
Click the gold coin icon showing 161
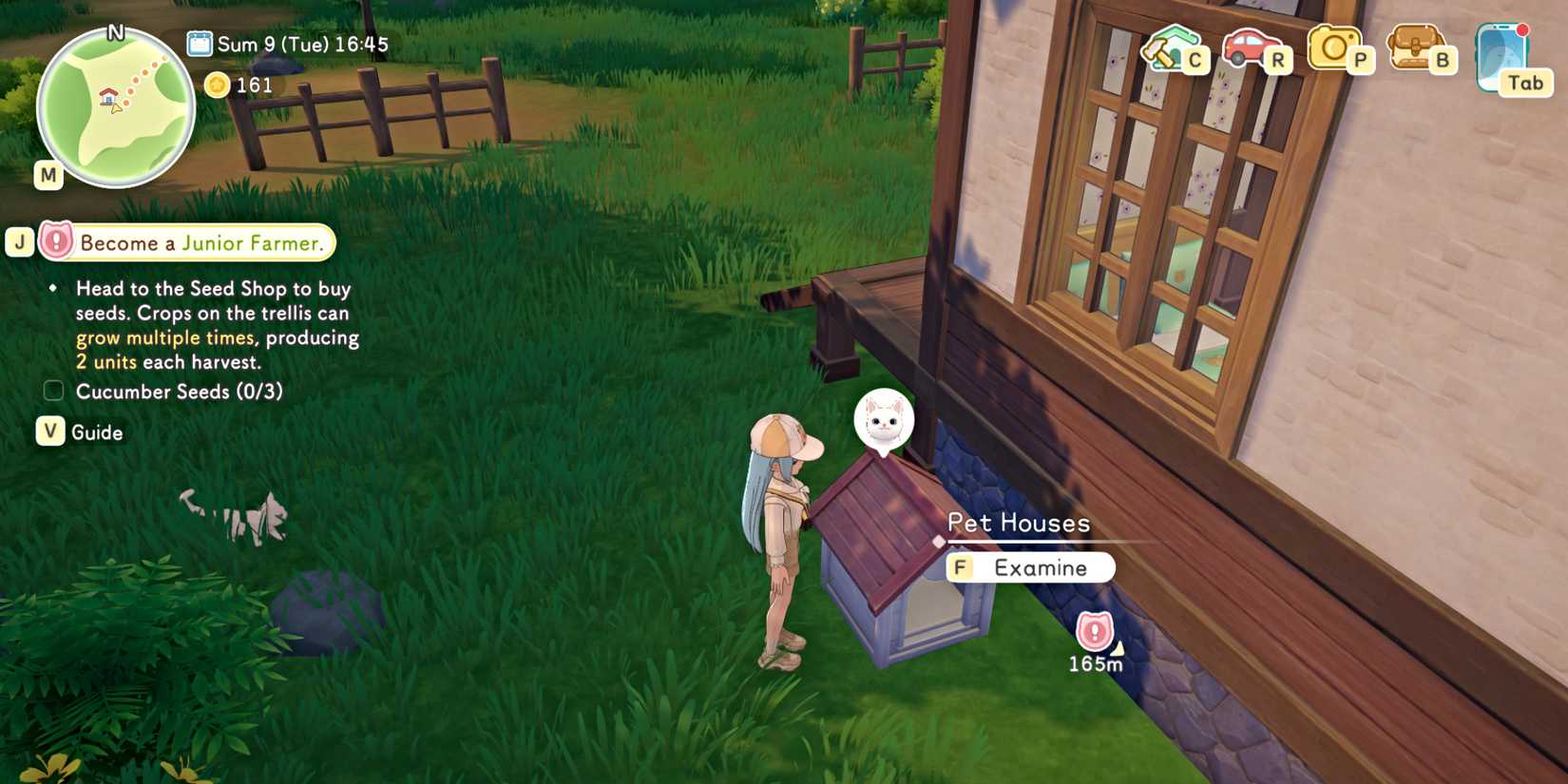coord(220,85)
